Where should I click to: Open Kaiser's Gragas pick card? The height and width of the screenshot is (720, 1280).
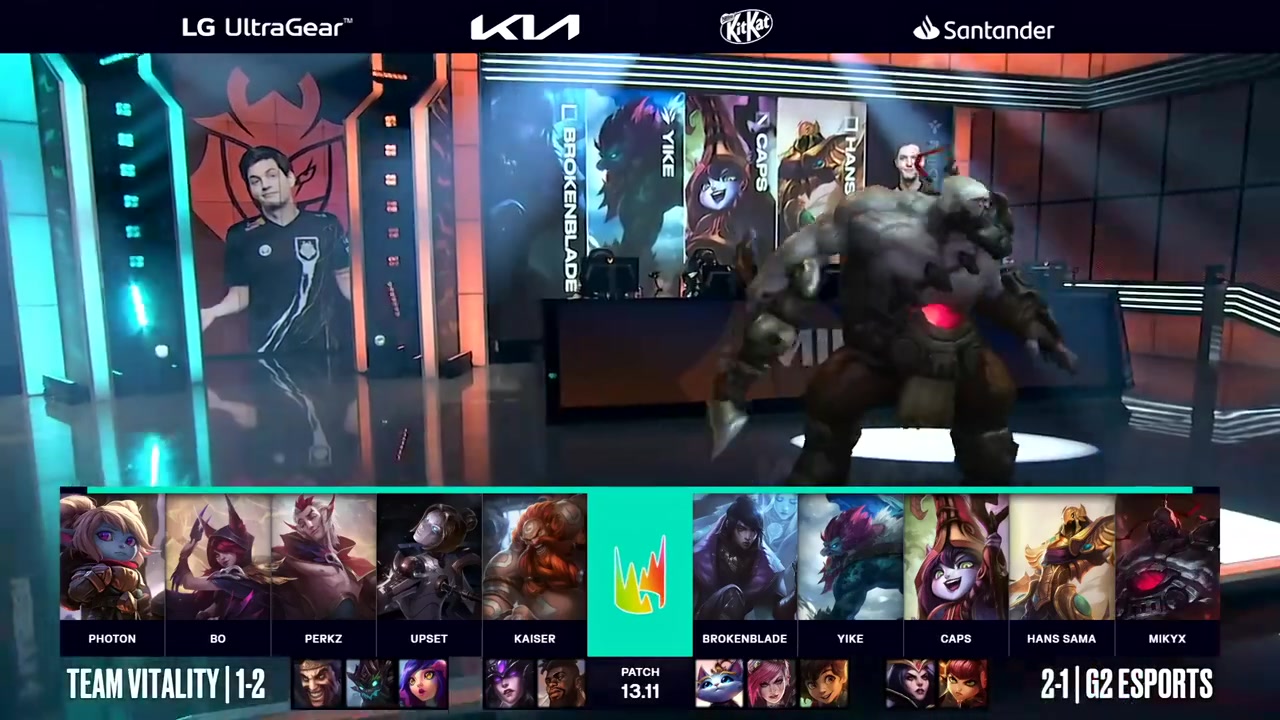534,558
